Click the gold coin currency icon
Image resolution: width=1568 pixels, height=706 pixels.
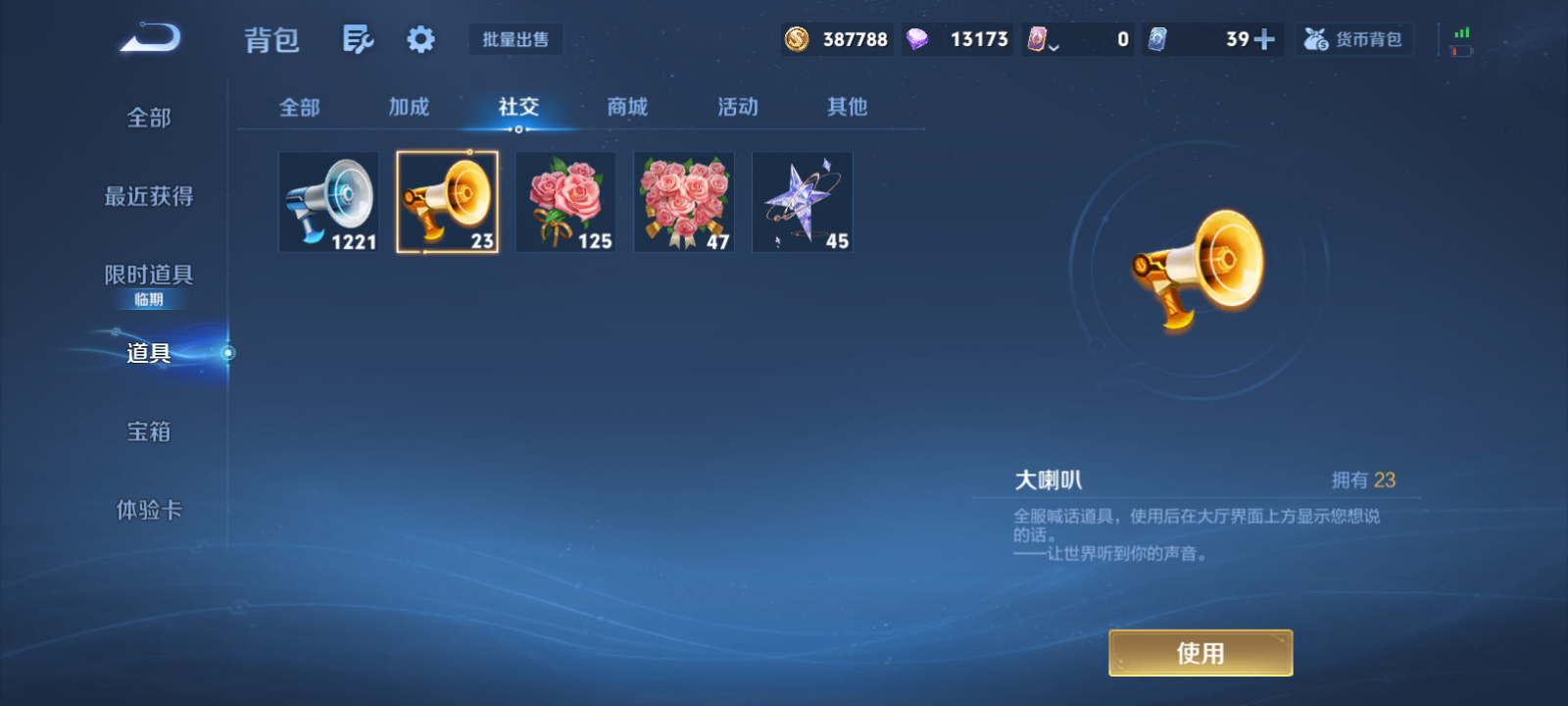point(799,39)
